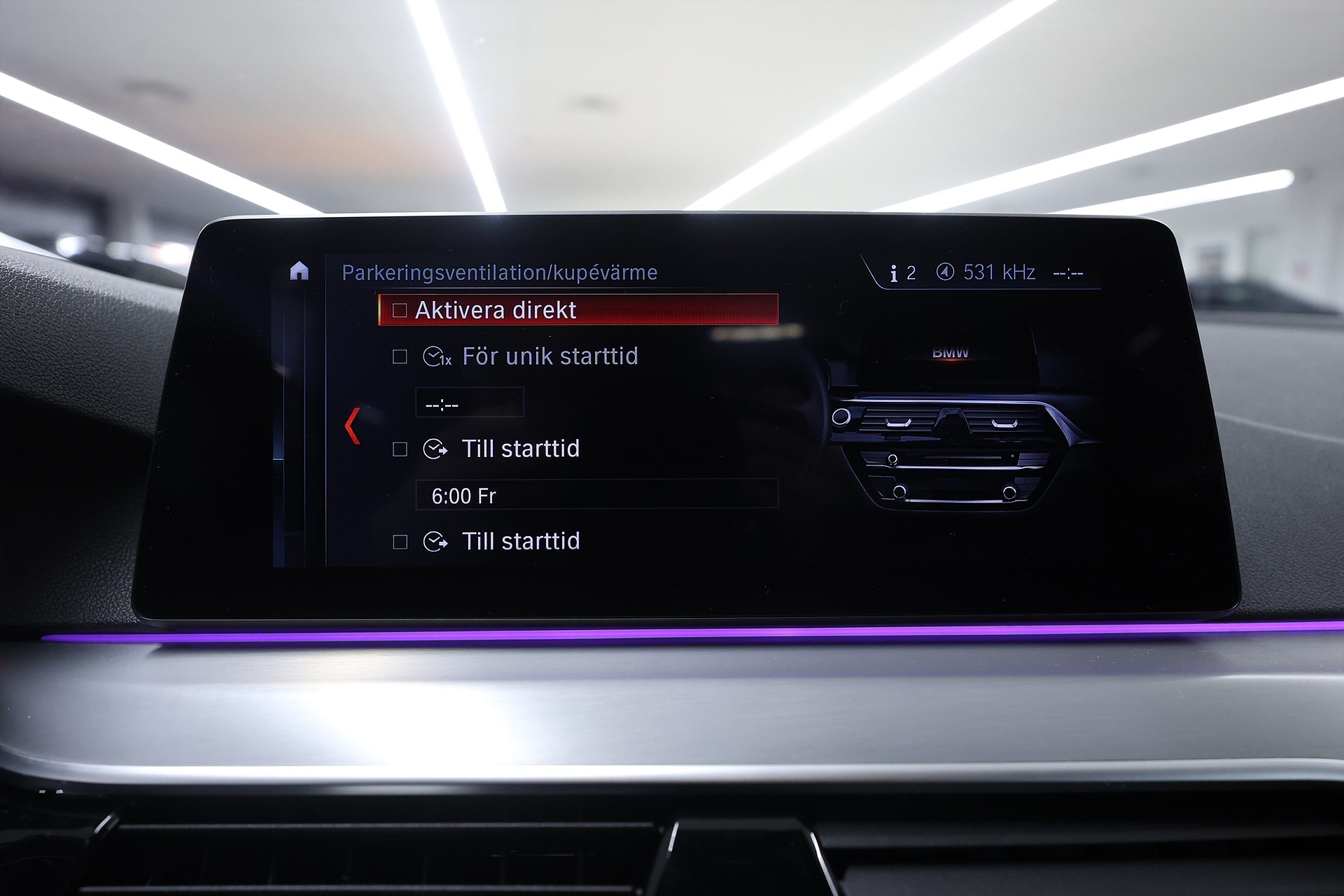The image size is (1344, 896).
Task: Open the 6:00 Fr start time field
Action: (596, 496)
